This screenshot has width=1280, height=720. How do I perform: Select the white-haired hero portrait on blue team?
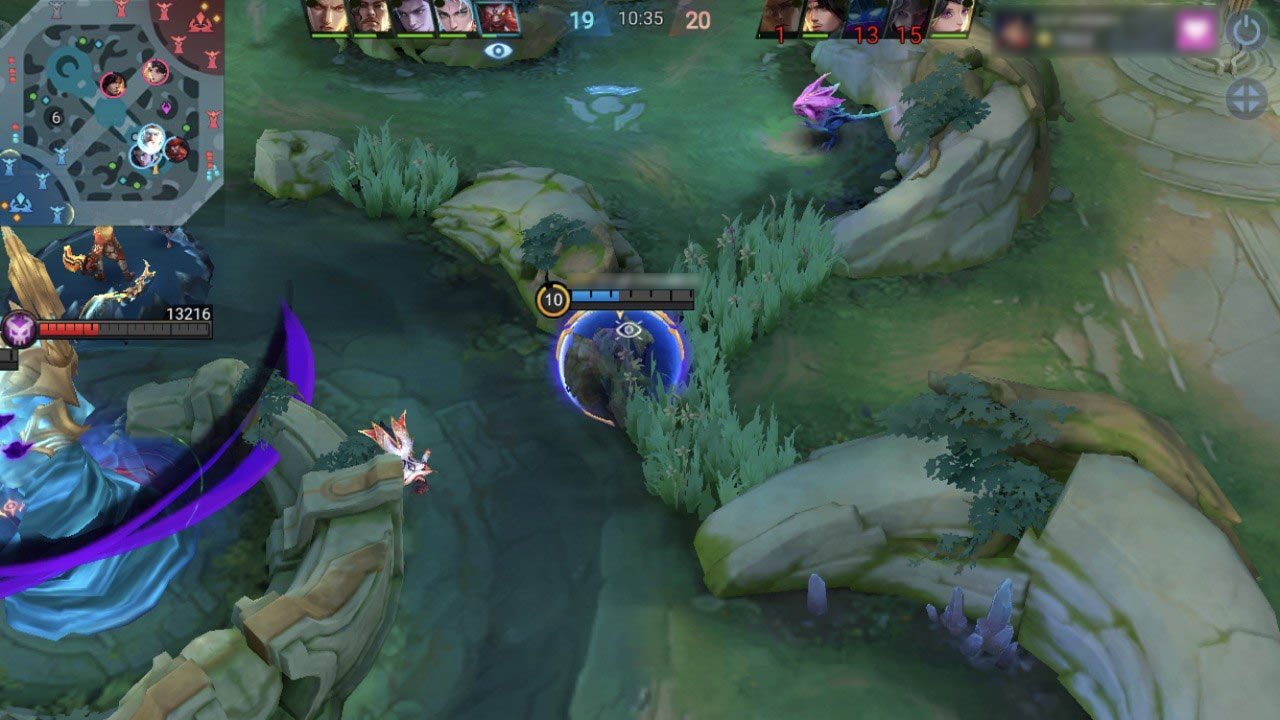pyautogui.click(x=455, y=19)
